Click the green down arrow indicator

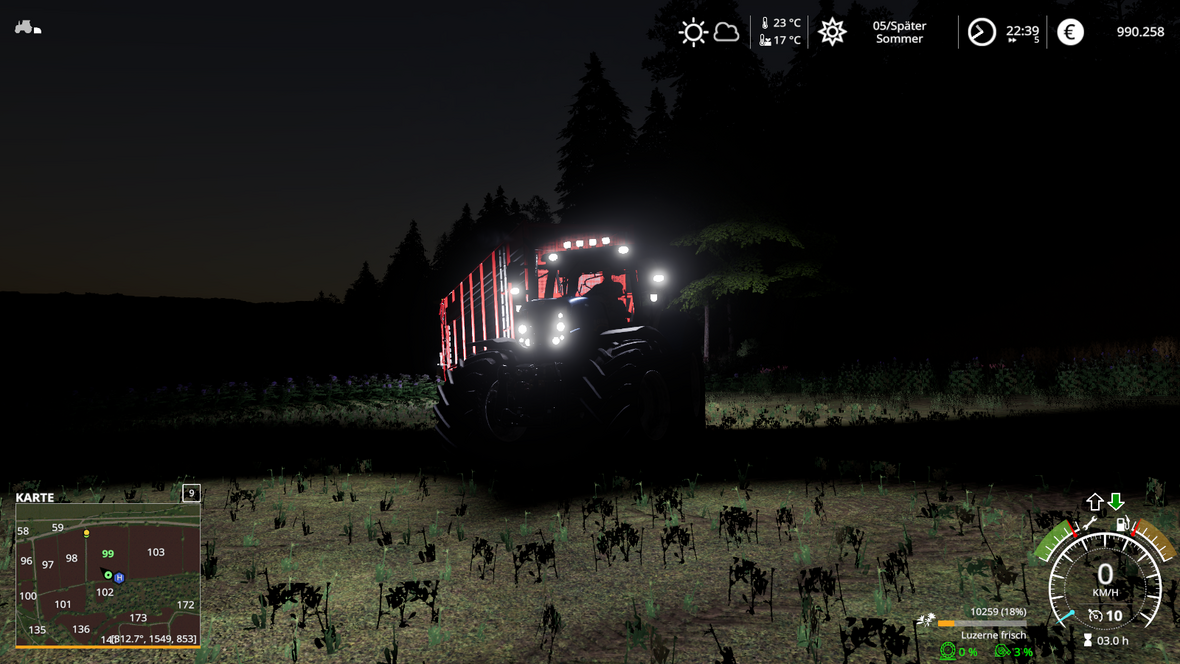click(x=1116, y=501)
